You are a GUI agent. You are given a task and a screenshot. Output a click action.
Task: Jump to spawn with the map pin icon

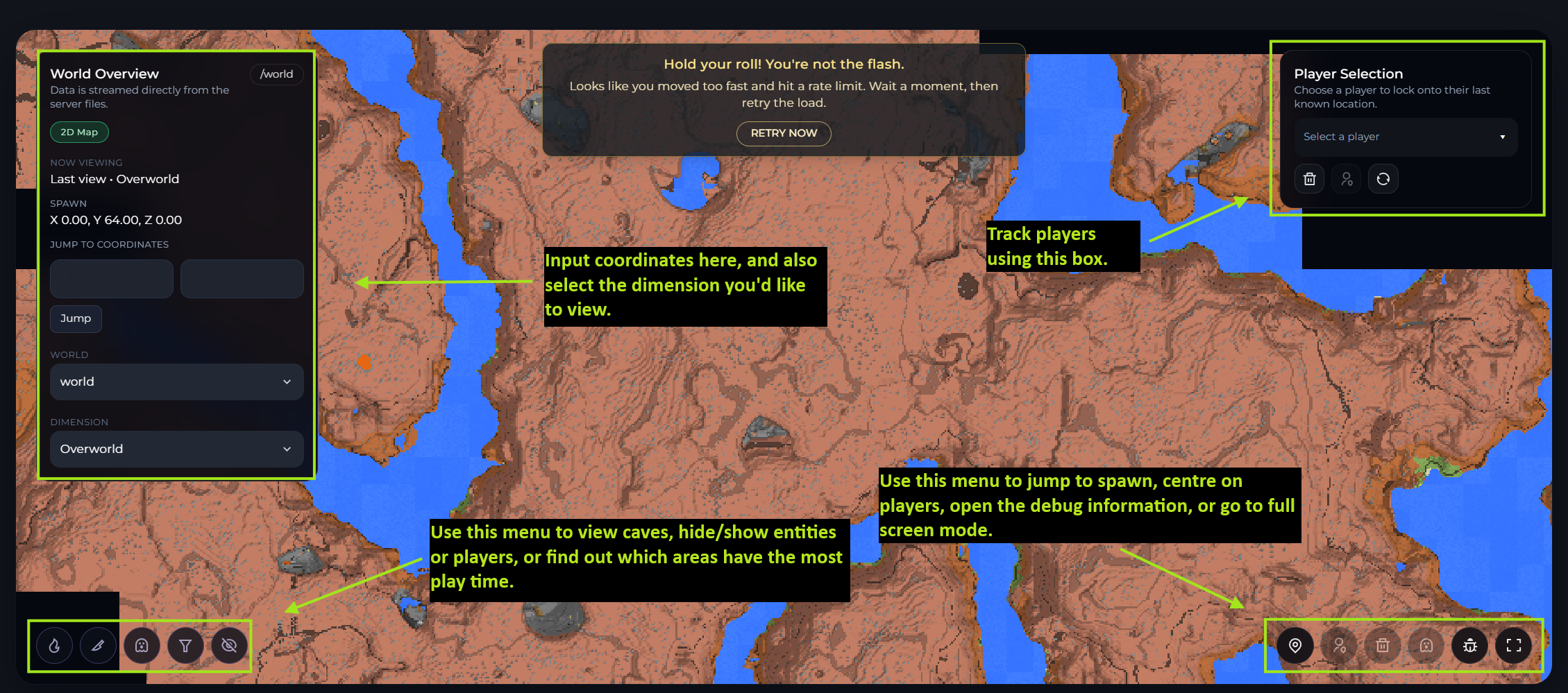pyautogui.click(x=1295, y=646)
